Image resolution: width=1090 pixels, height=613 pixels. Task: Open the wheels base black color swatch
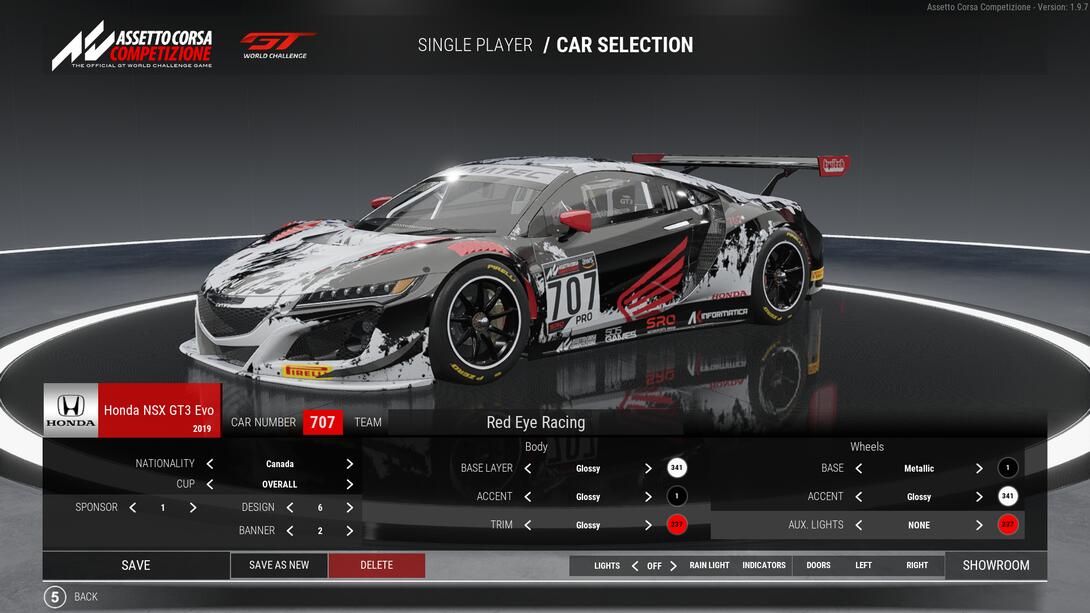click(x=1008, y=468)
